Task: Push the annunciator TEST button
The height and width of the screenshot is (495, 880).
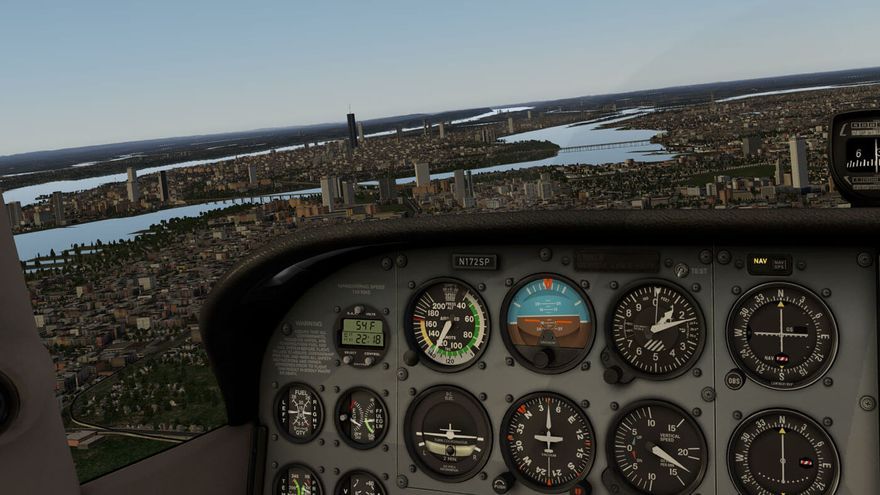Action: 681,270
